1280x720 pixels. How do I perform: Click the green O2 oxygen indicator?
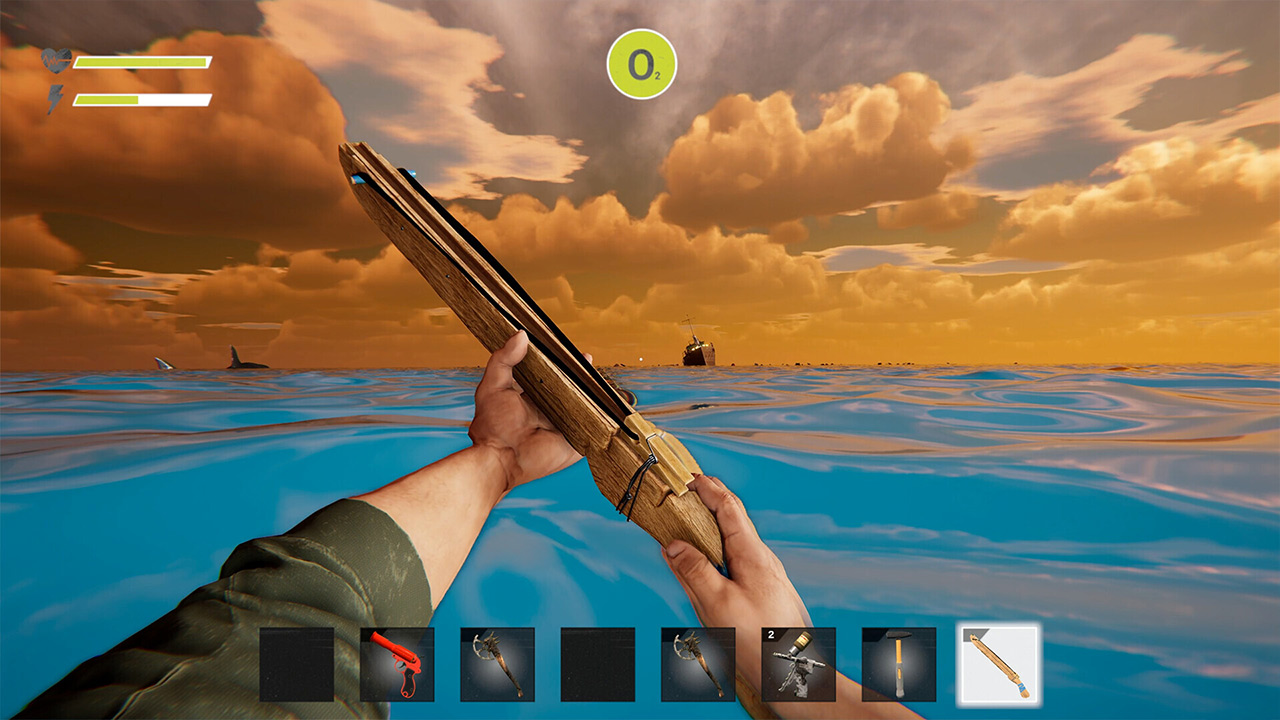[x=642, y=63]
